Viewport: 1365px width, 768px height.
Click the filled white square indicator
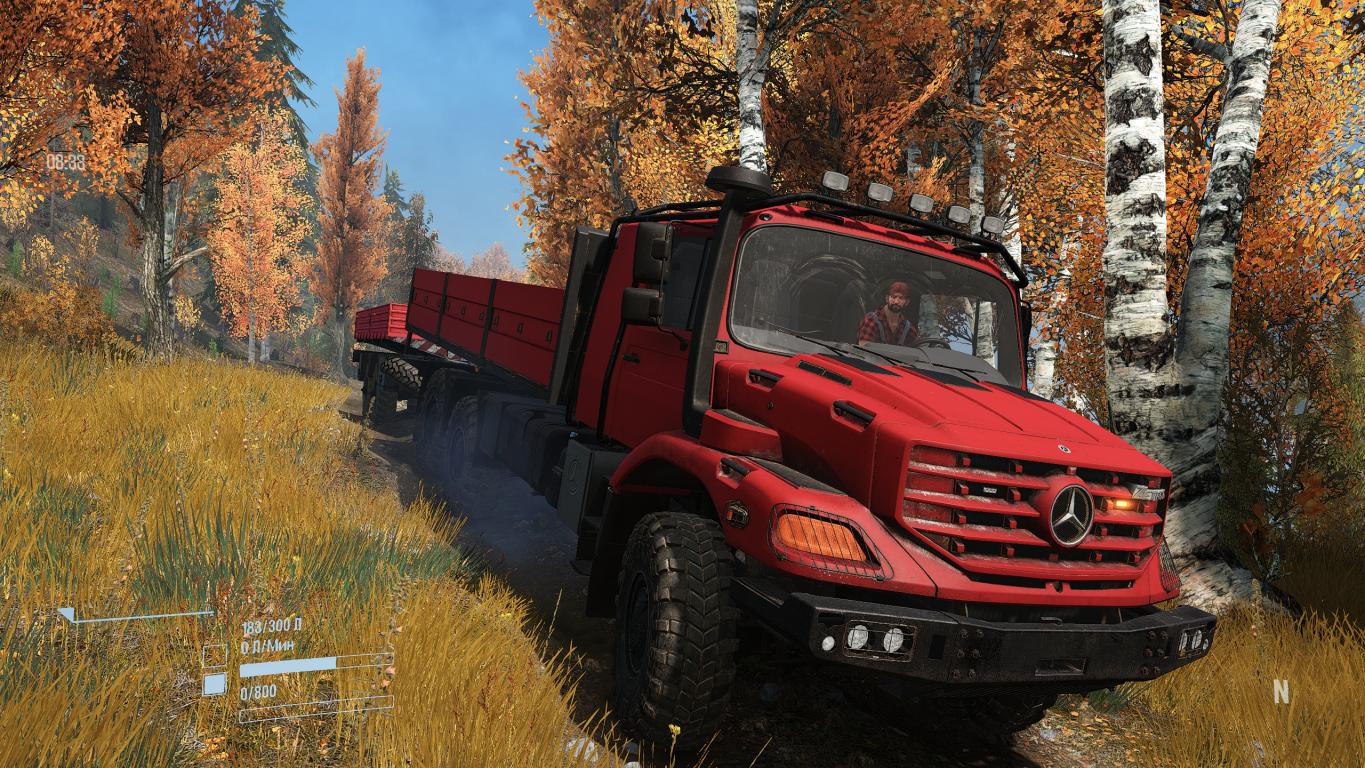[214, 685]
